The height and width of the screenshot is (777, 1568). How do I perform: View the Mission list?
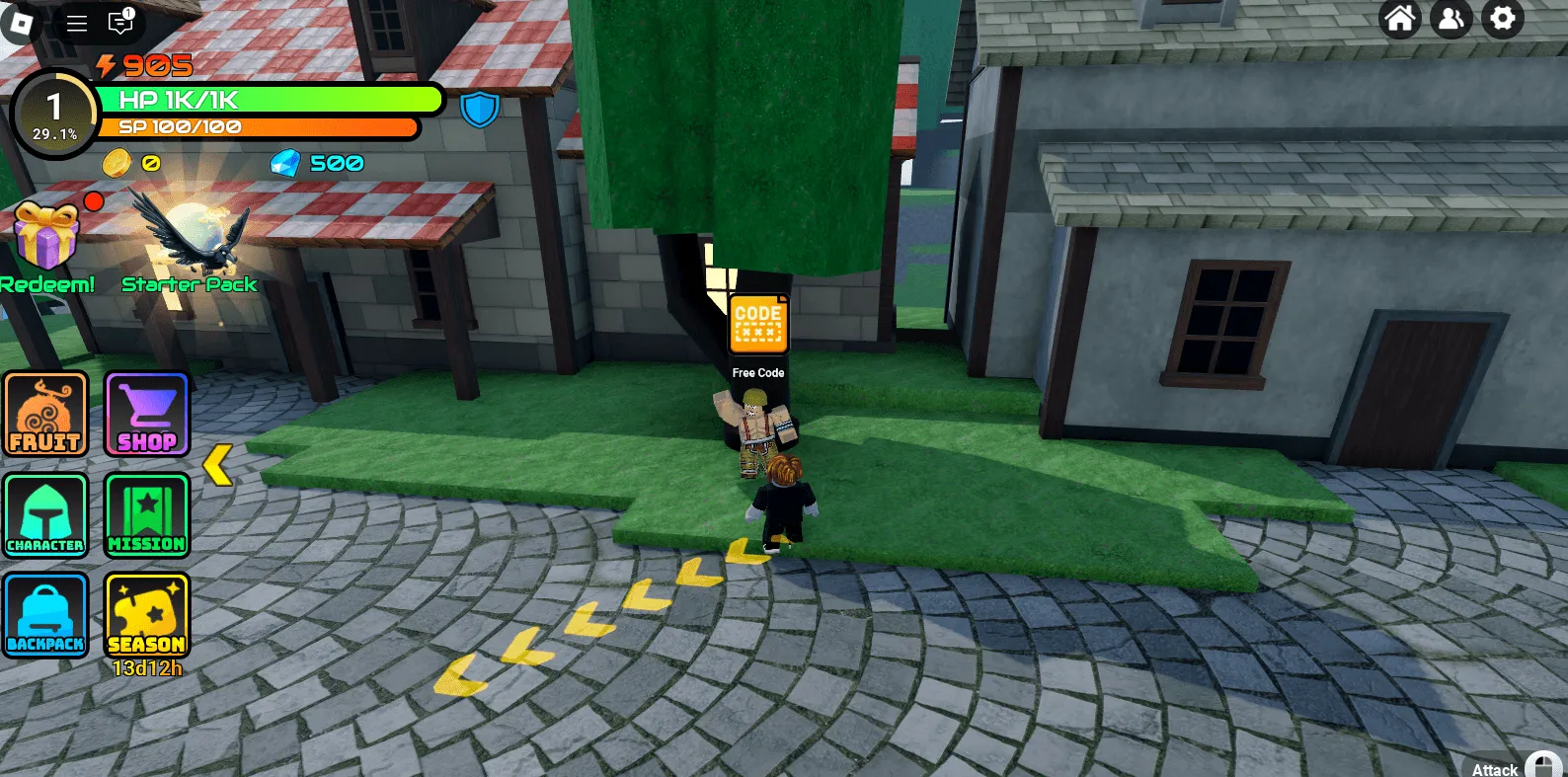(x=146, y=514)
